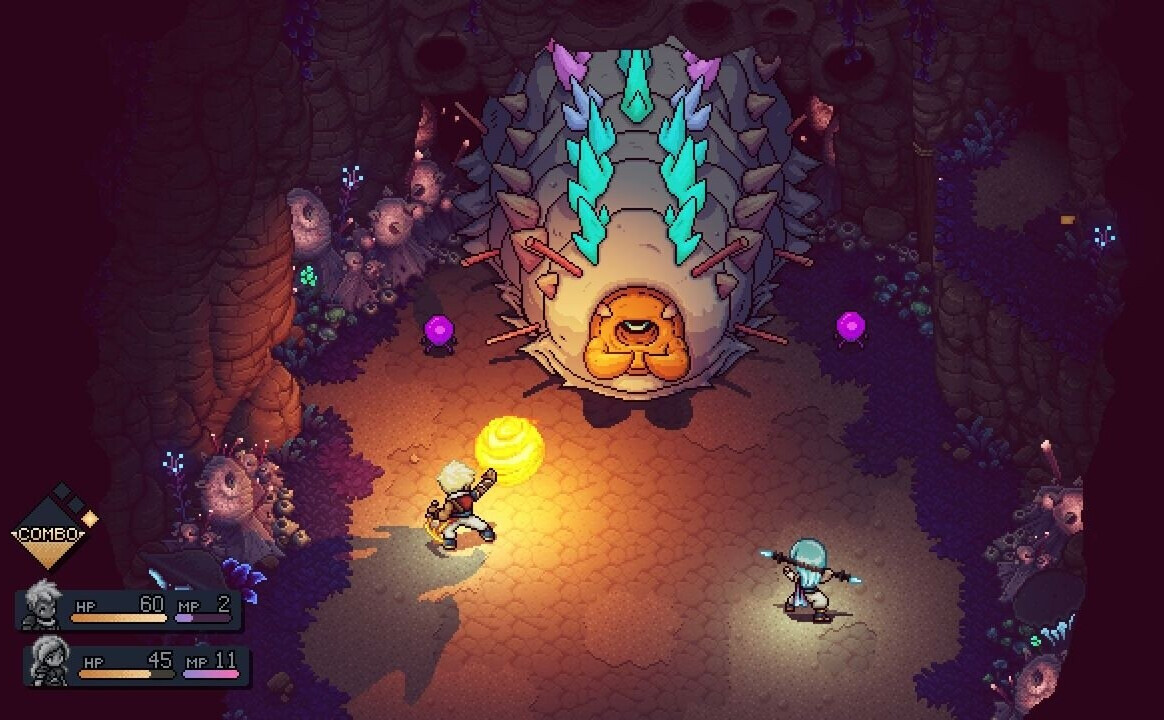Click the COMBO diamond gauge
The height and width of the screenshot is (720, 1164).
tap(51, 531)
